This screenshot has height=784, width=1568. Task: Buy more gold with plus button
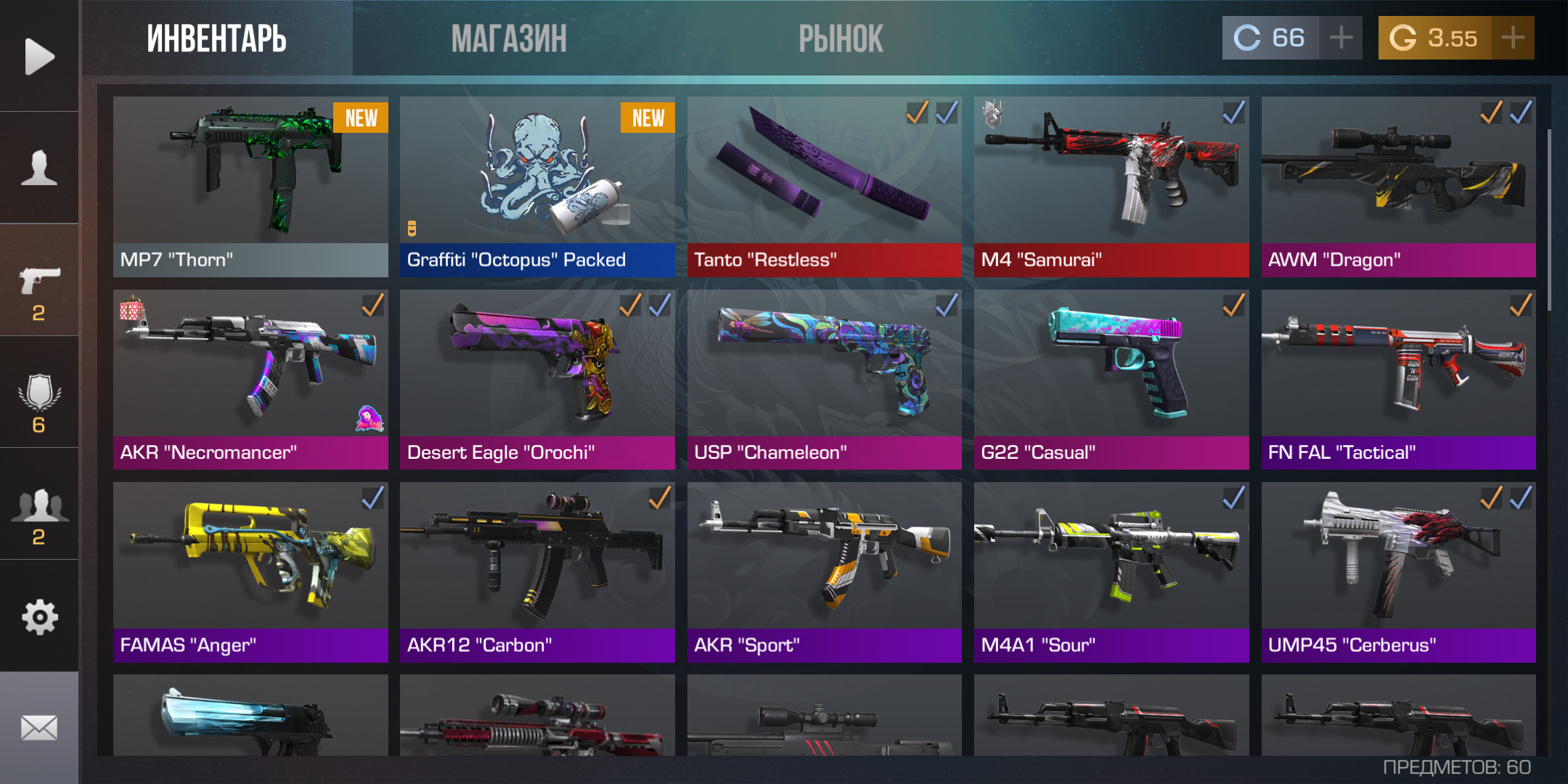[x=1513, y=38]
